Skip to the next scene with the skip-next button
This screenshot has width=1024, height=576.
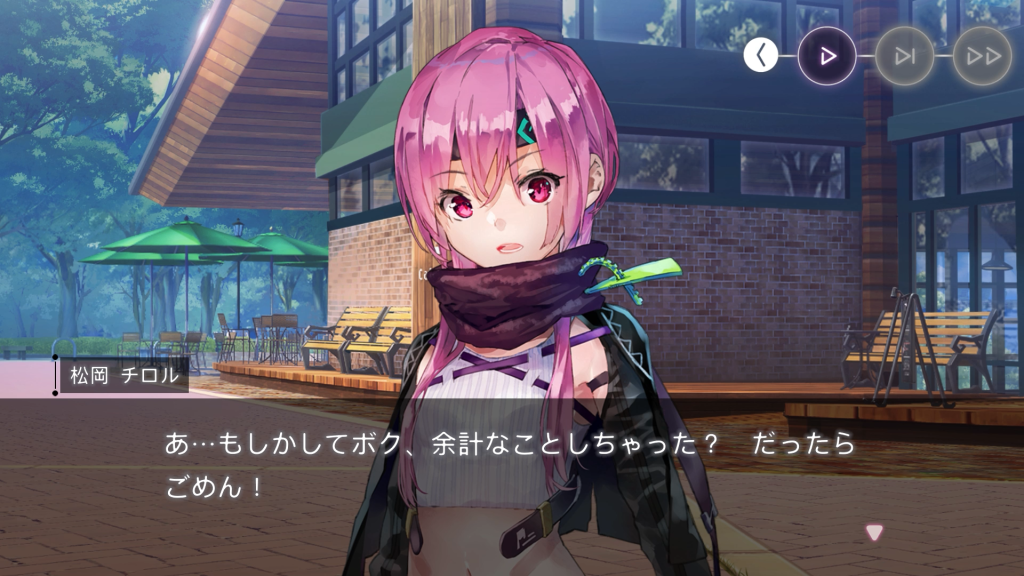coord(905,56)
